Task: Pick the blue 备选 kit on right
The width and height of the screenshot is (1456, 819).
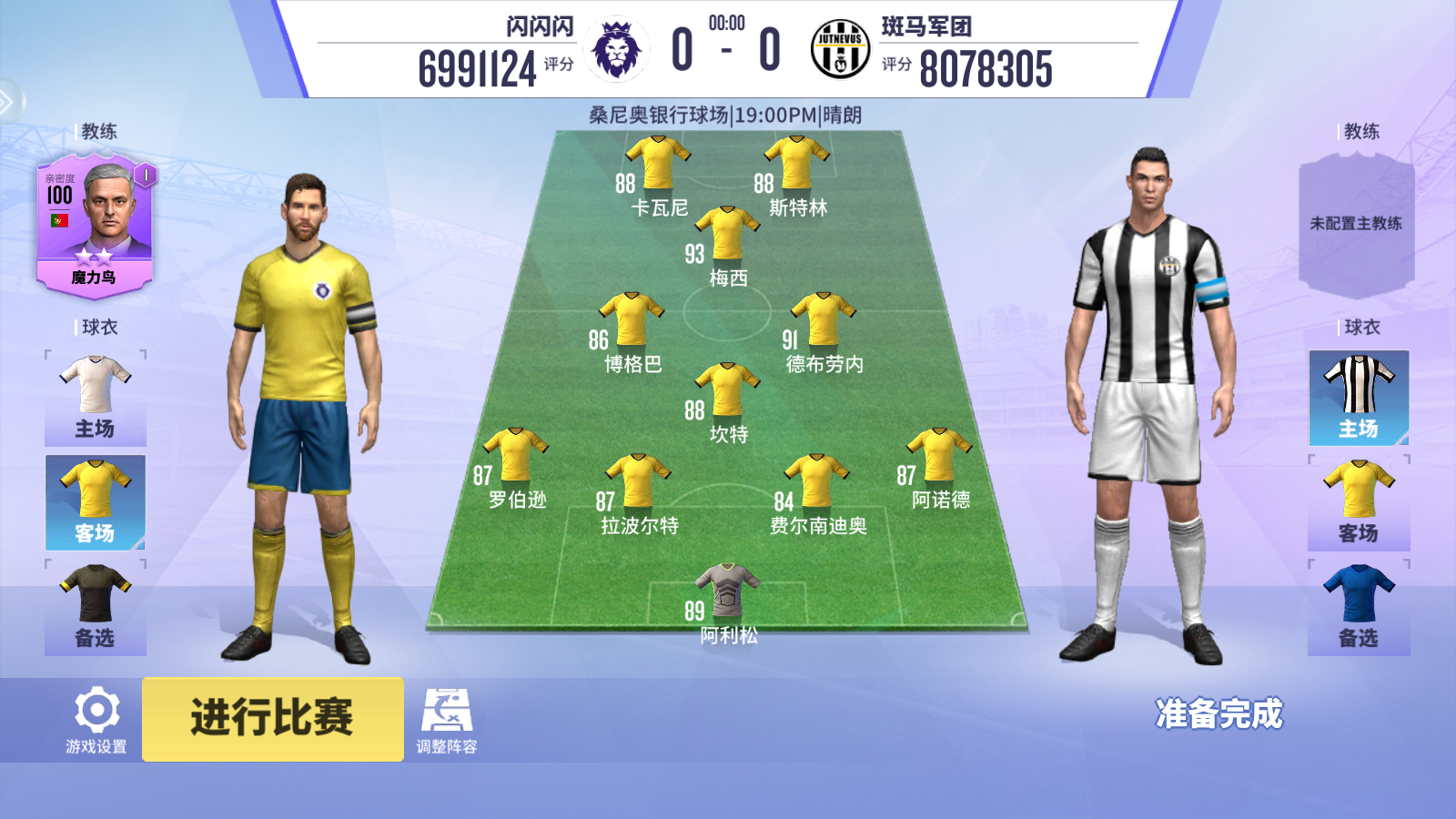Action: (1359, 607)
